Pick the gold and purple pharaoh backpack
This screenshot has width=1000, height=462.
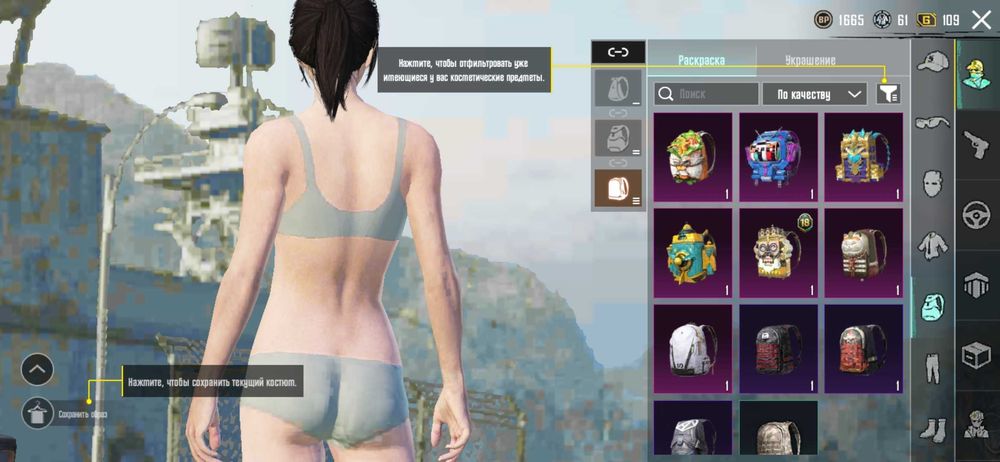pyautogui.click(x=863, y=157)
